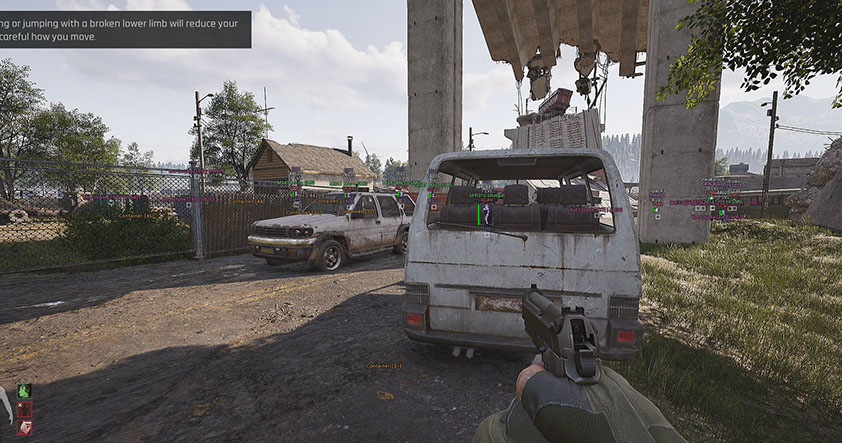Click the green head status effect icon
Image resolution: width=842 pixels, height=443 pixels.
[24, 391]
